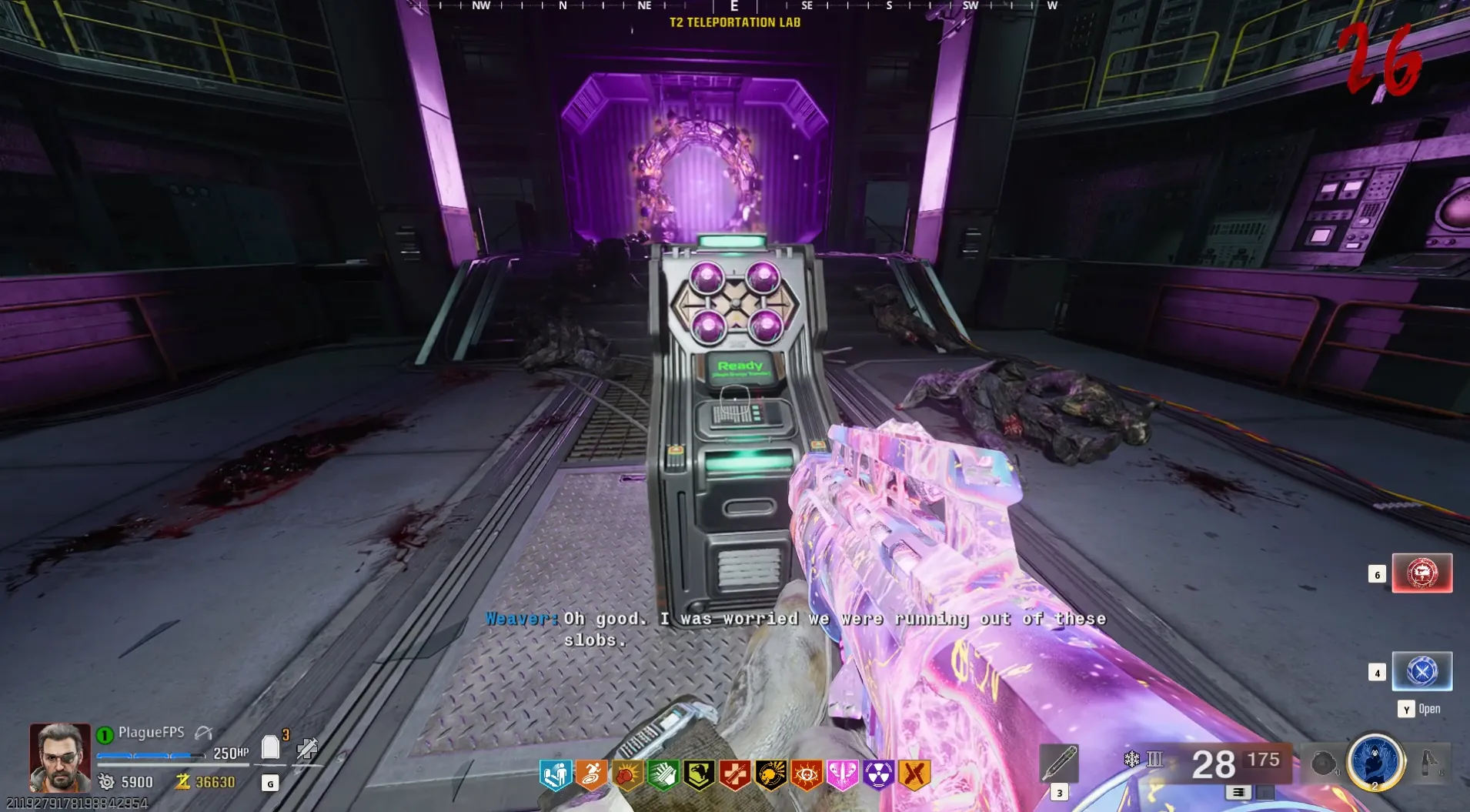Select the blue Stamin-Up perk icon
The width and height of the screenshot is (1470, 812).
tap(555, 775)
